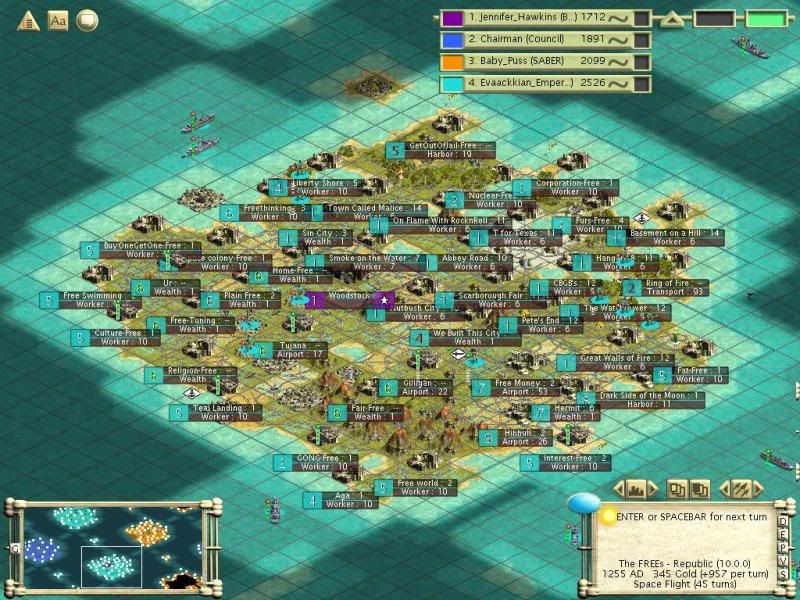Click the city skyline button
The width and height of the screenshot is (800, 600).
pos(637,489)
